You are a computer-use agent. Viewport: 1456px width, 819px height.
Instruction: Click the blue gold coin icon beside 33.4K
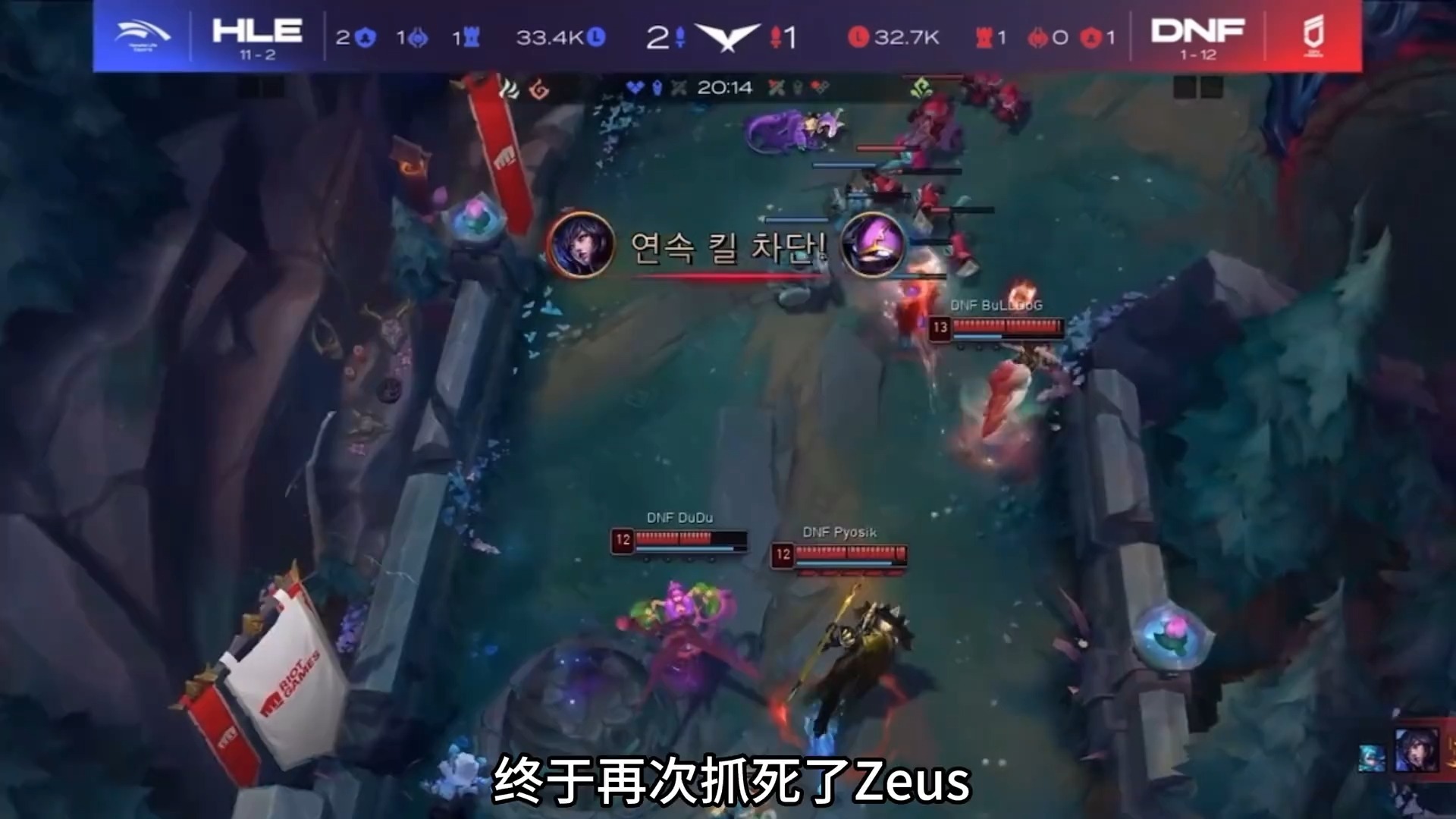coord(595,38)
